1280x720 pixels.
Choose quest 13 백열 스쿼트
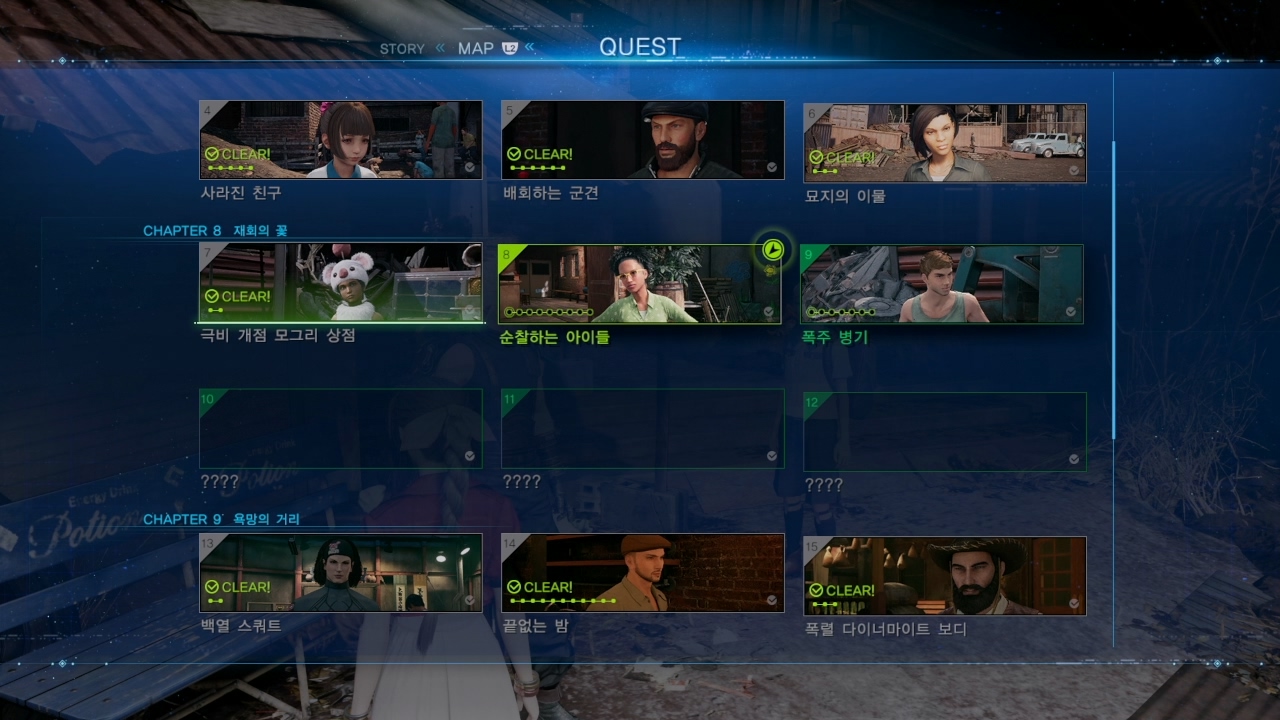coord(341,573)
